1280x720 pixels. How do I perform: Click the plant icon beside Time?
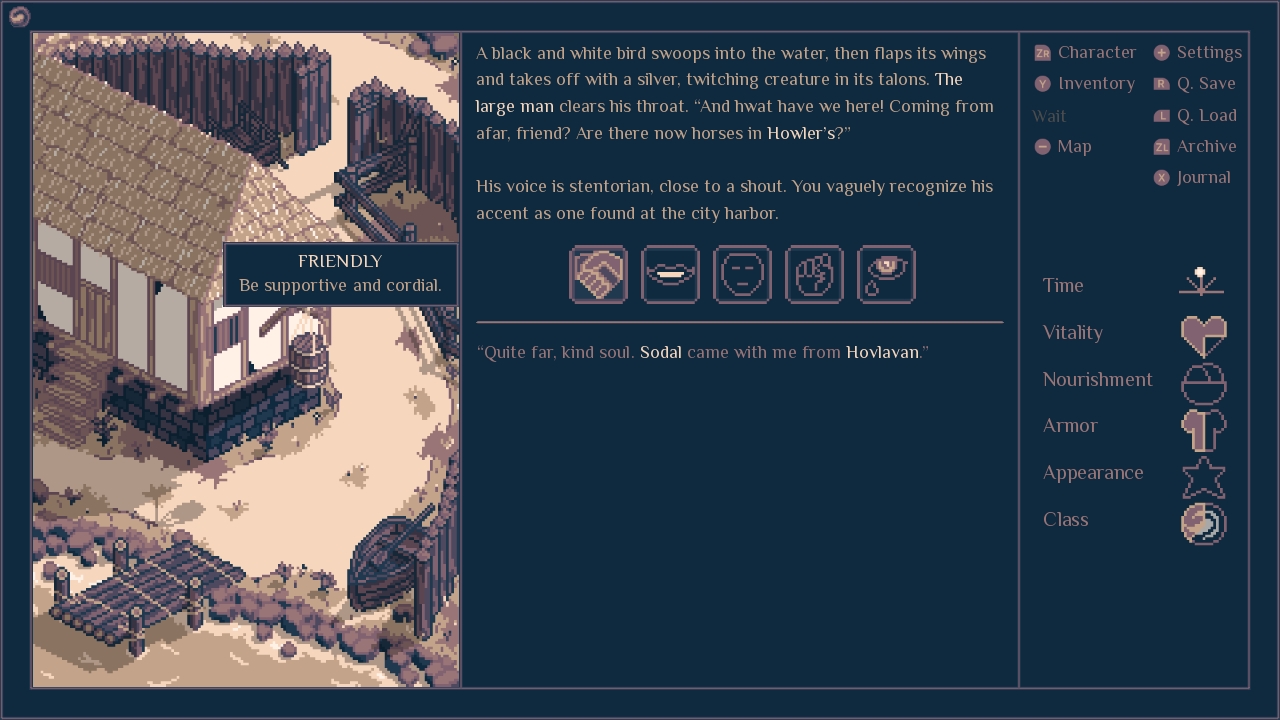(x=1201, y=284)
